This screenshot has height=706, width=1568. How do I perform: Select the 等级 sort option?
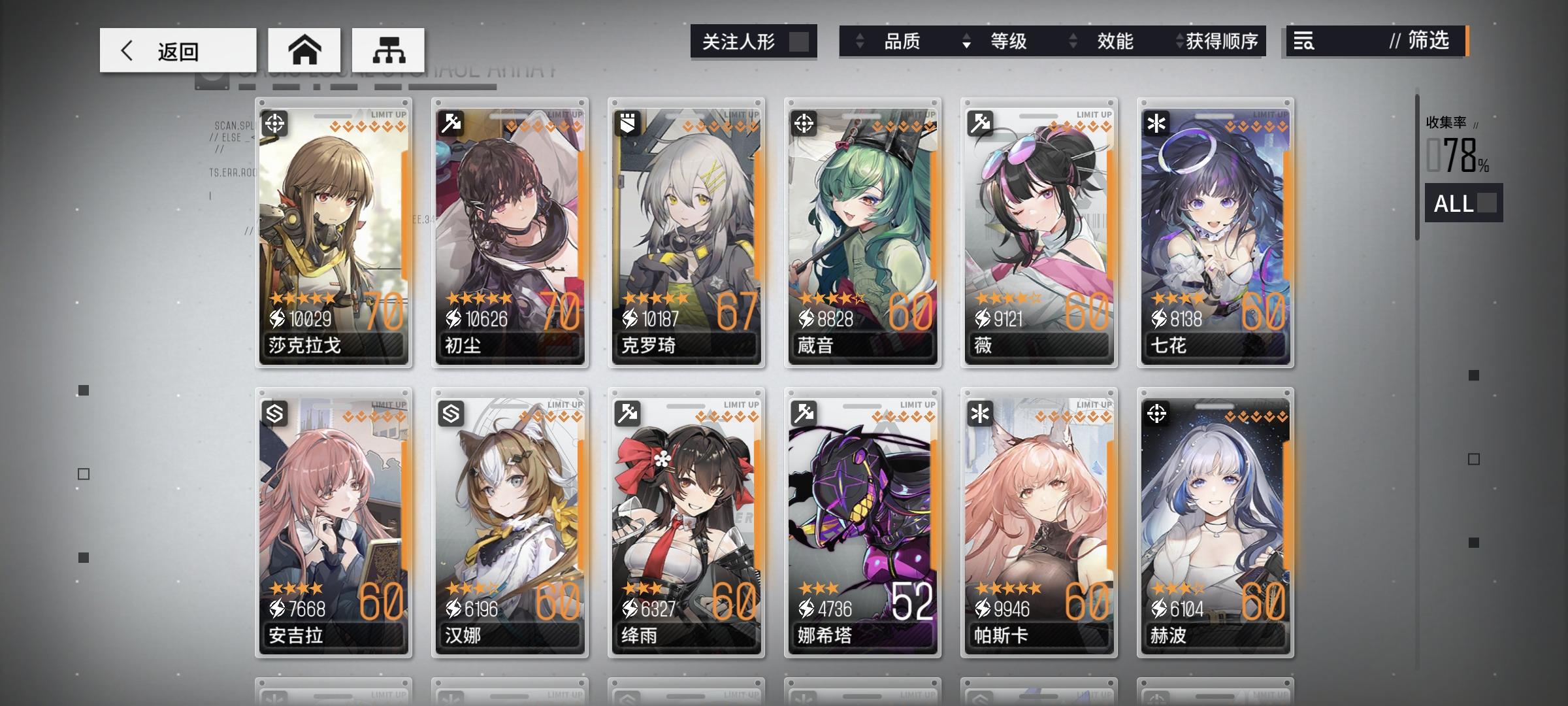(1011, 42)
